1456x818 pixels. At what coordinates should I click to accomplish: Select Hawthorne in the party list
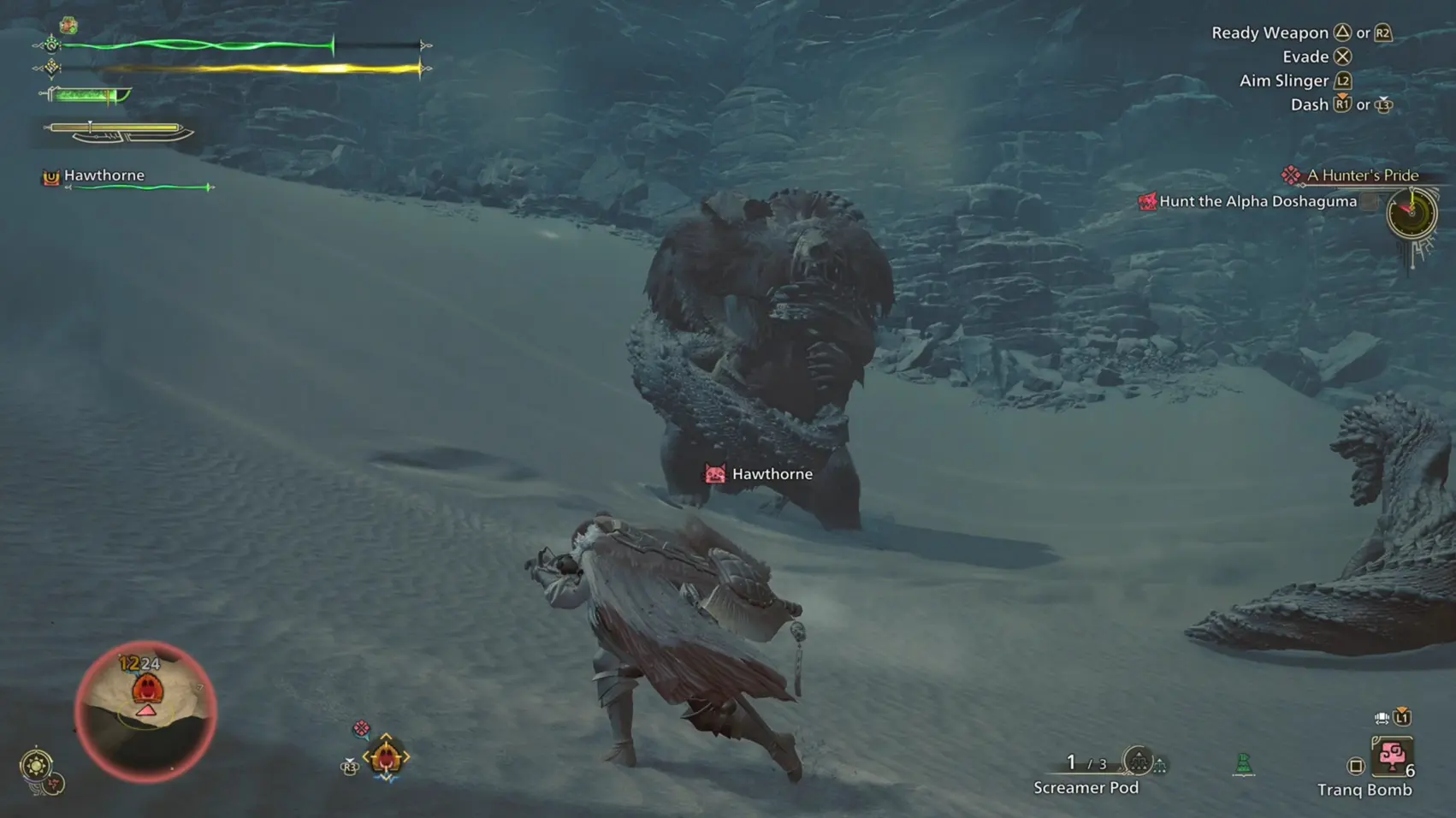104,175
